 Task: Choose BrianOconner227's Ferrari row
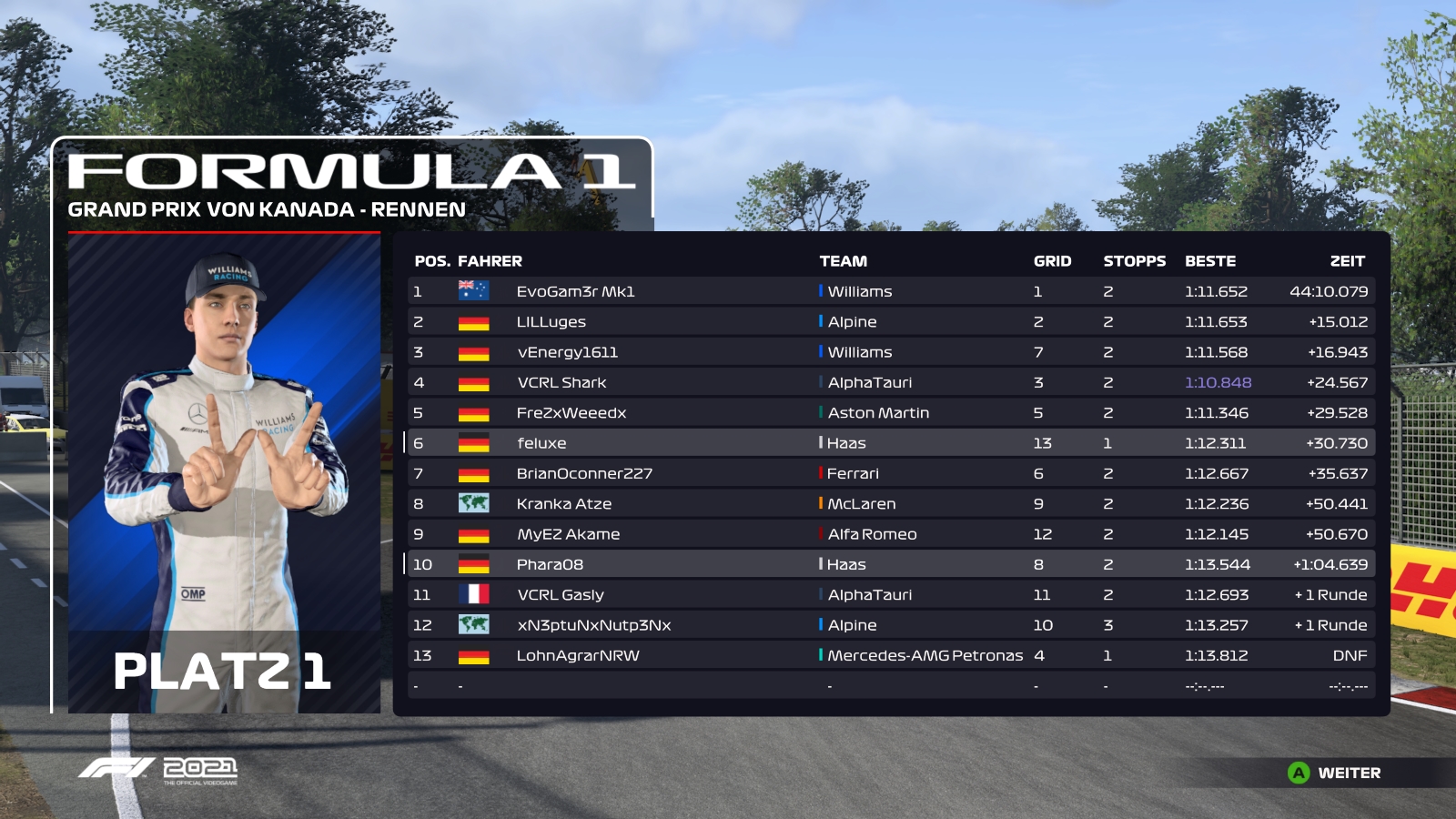[890, 473]
